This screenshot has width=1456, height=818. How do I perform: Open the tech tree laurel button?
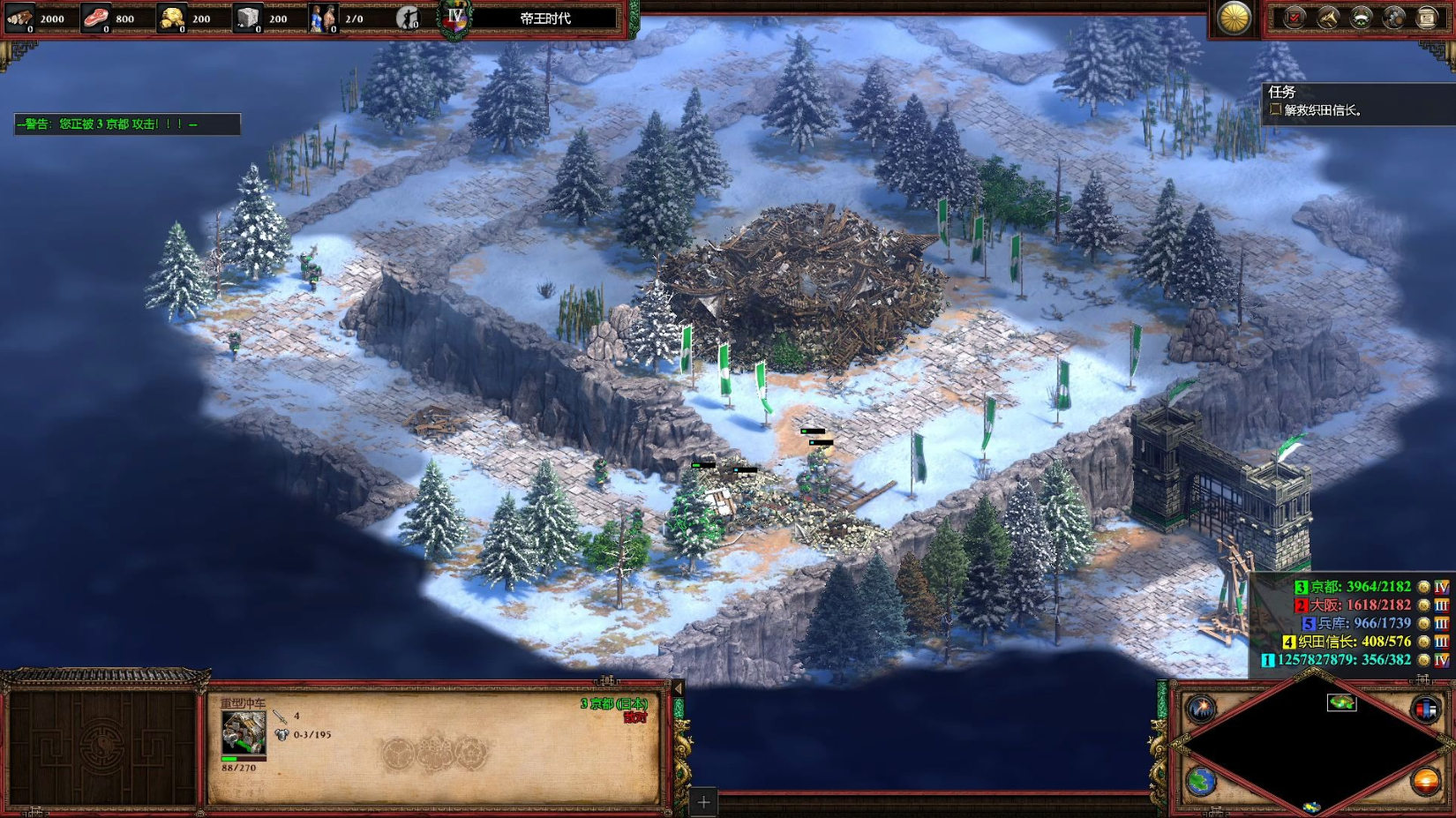[x=1361, y=18]
